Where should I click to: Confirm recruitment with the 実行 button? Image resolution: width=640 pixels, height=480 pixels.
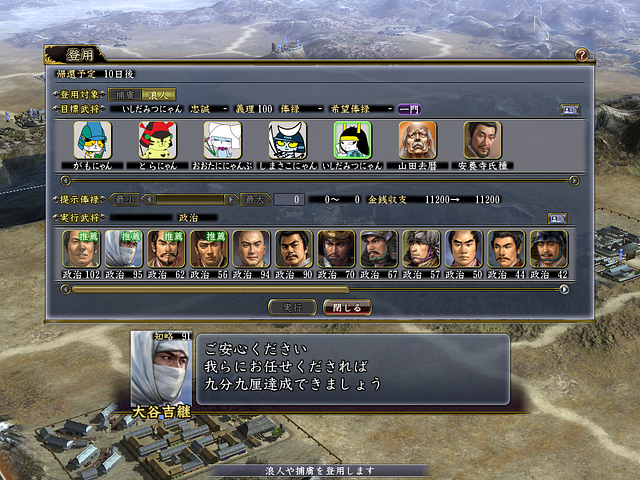pos(292,307)
